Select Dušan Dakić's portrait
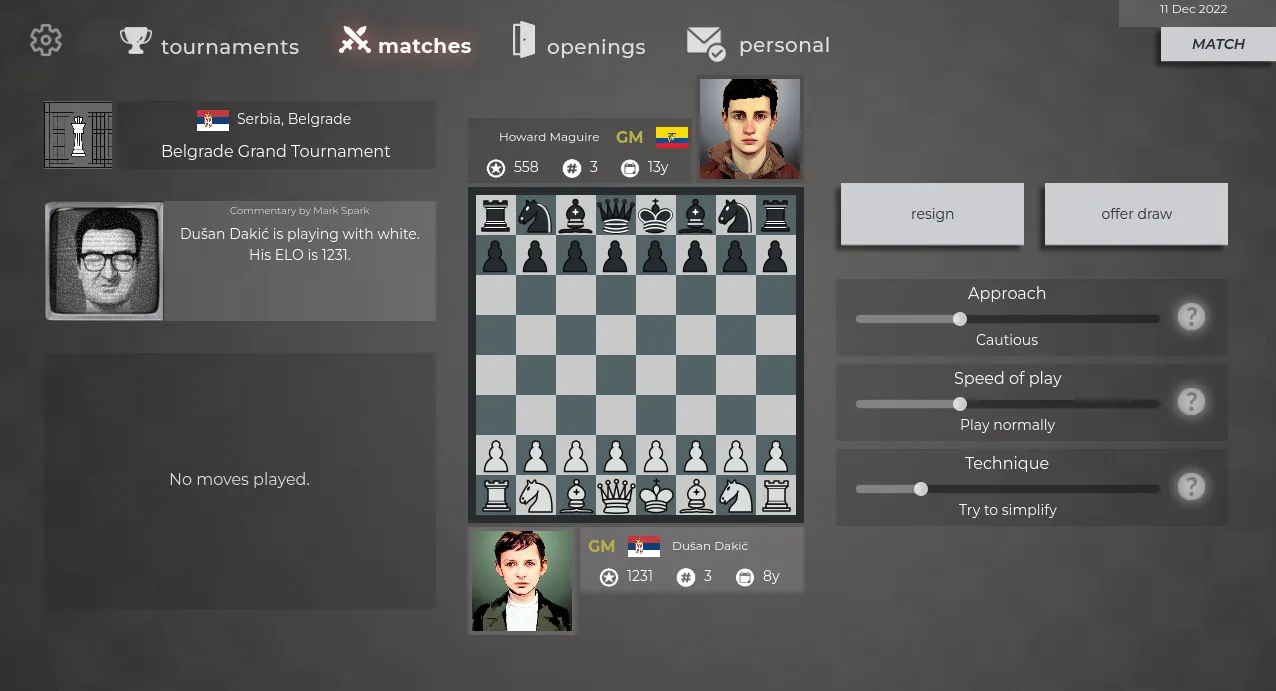This screenshot has height=691, width=1276. pyautogui.click(x=522, y=581)
